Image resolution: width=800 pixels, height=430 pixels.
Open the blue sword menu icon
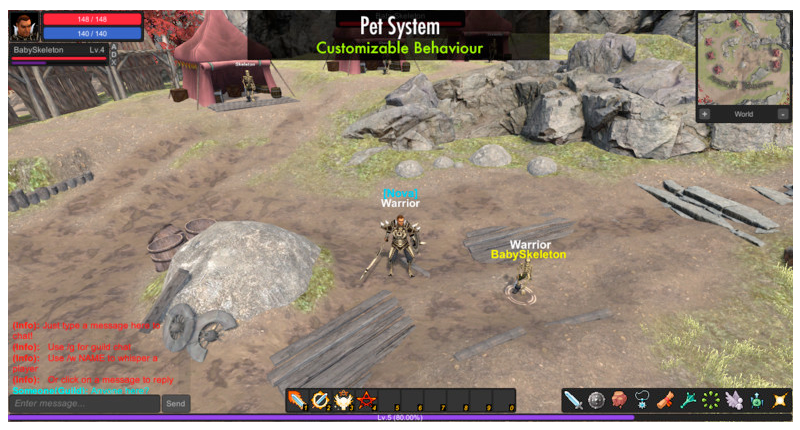tap(574, 400)
